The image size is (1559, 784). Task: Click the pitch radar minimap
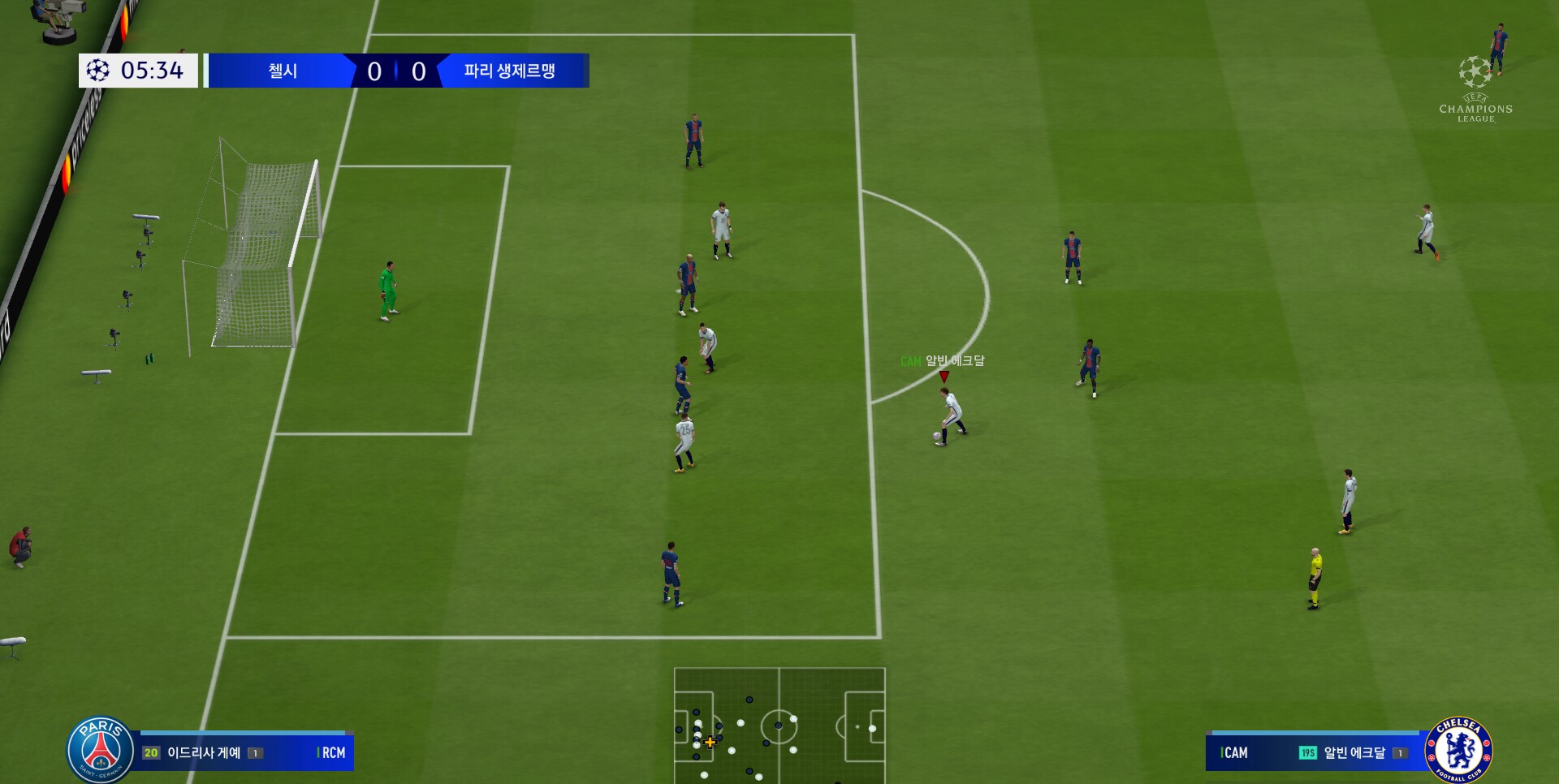[x=779, y=725]
